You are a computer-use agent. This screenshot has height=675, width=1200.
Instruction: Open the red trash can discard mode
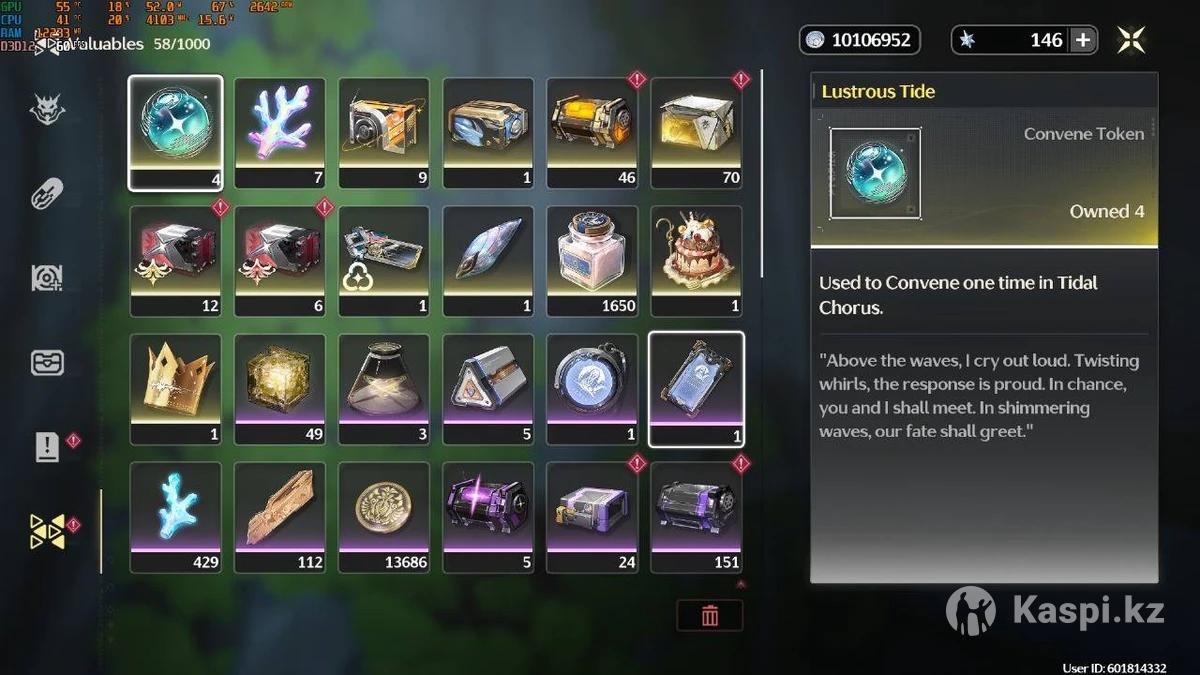709,615
